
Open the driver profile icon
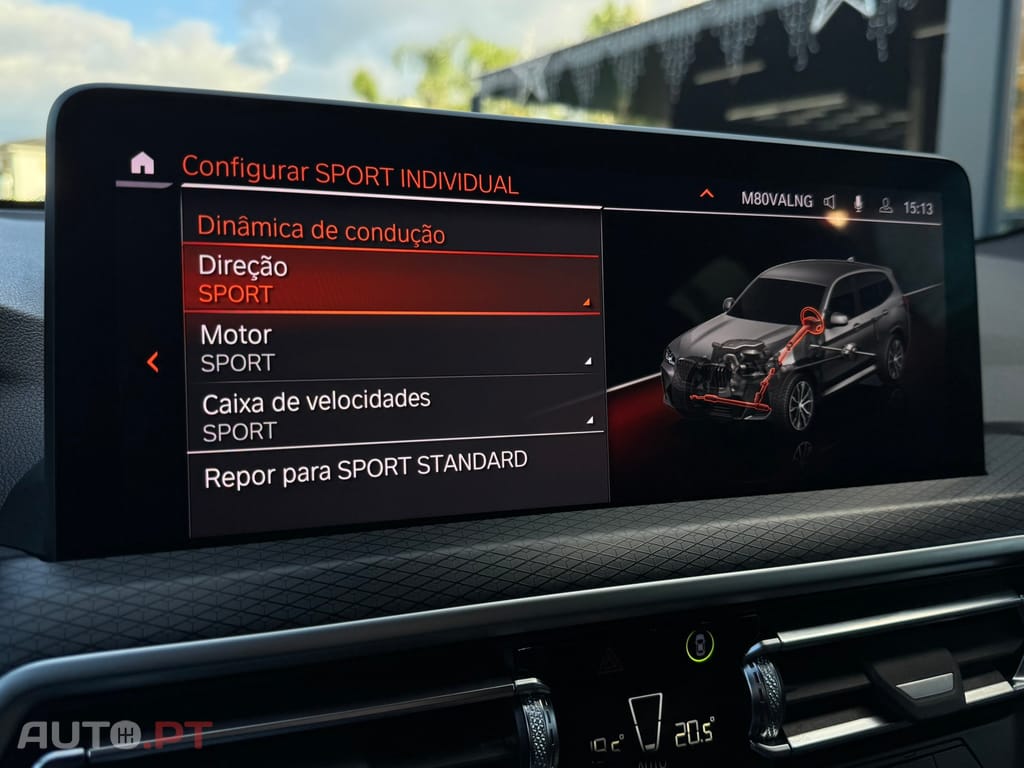click(x=885, y=206)
